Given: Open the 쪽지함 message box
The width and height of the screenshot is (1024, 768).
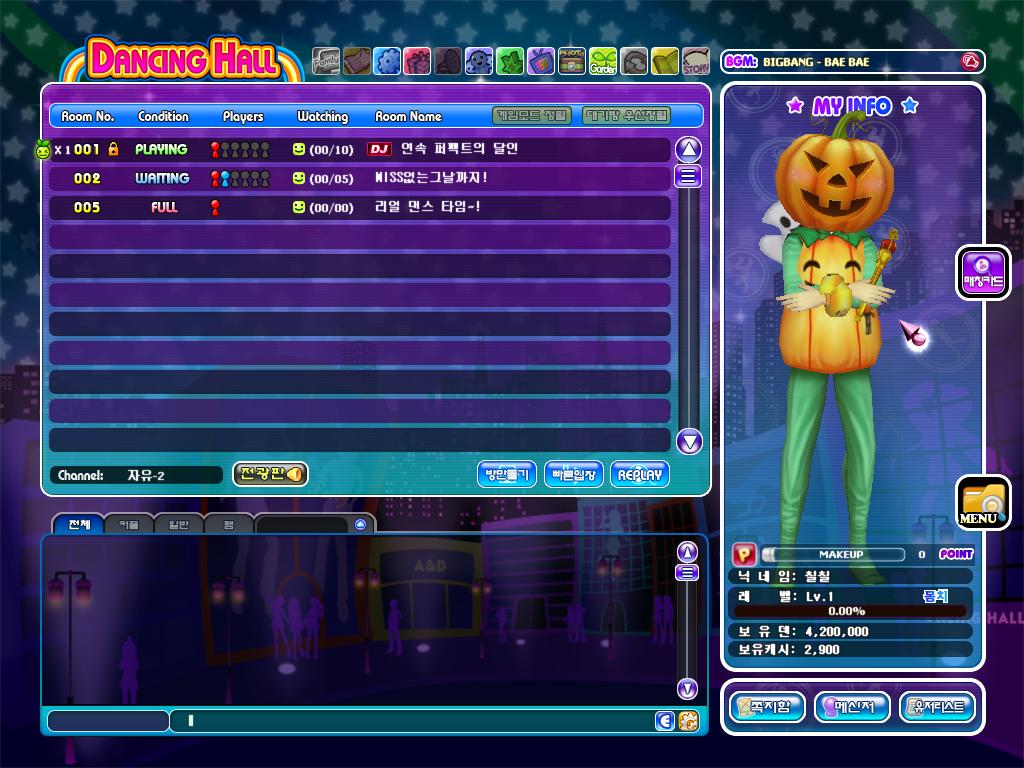Looking at the screenshot, I should (767, 707).
